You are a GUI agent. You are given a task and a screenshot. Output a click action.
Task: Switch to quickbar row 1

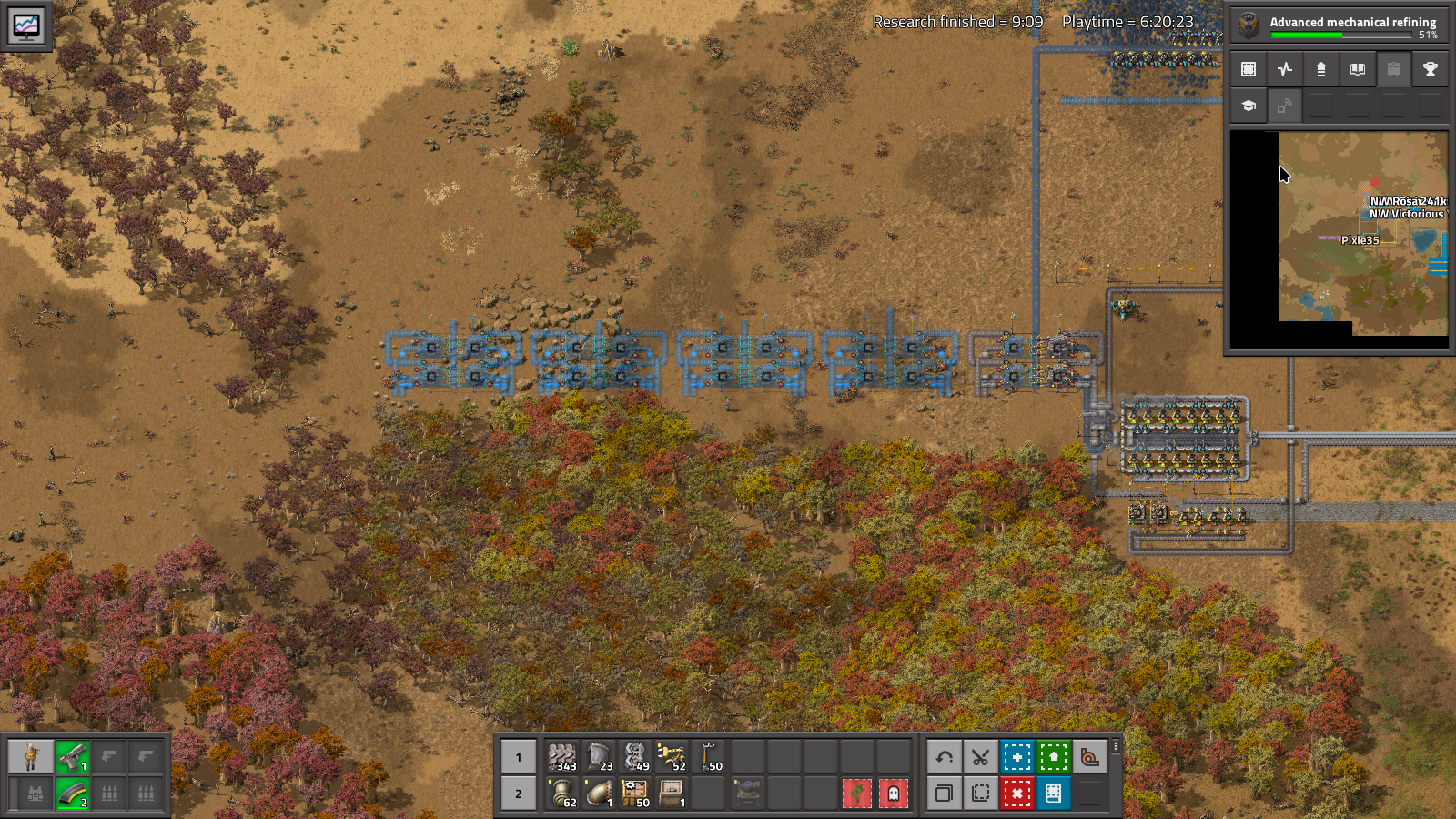point(519,756)
